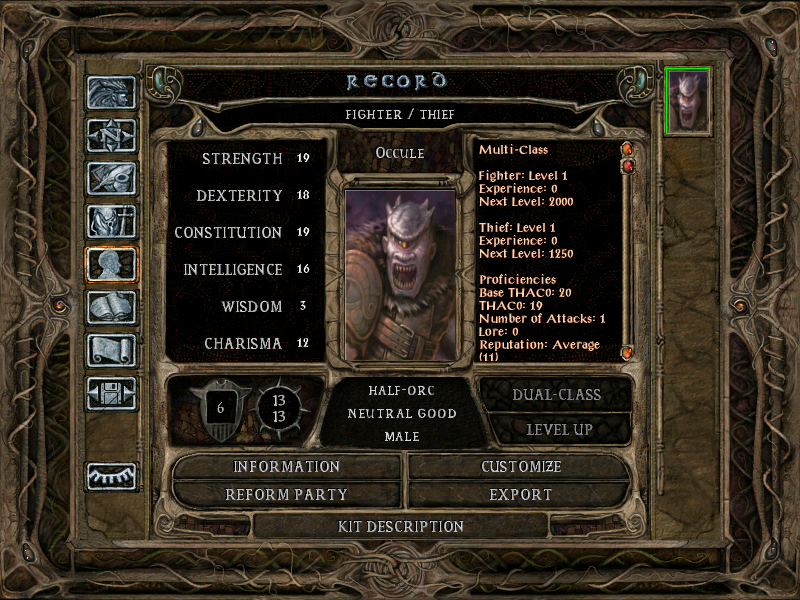This screenshot has height=600, width=800.
Task: Open the Information panel
Action: click(x=287, y=467)
